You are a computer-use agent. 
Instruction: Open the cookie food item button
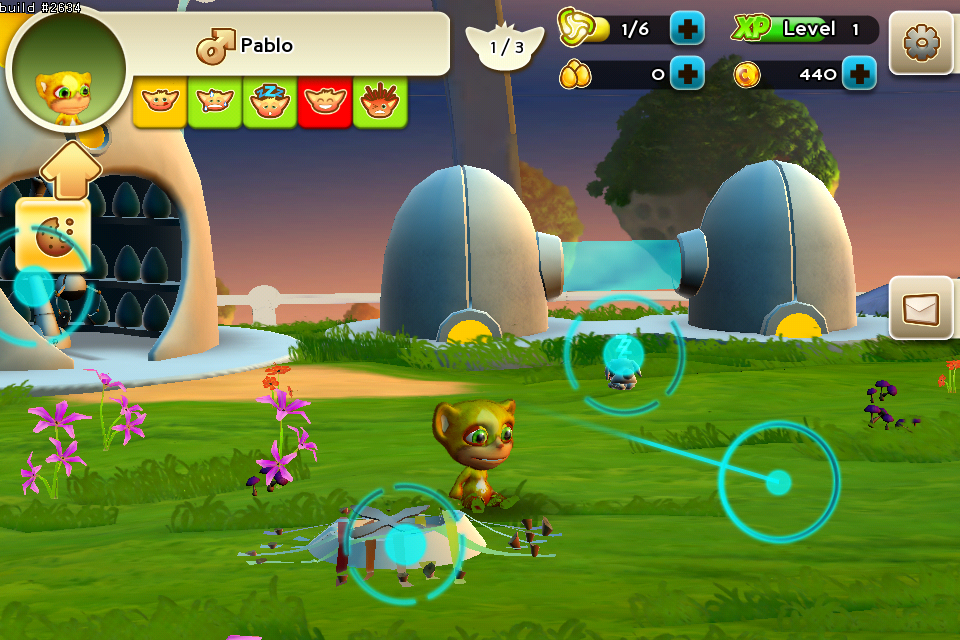point(51,236)
